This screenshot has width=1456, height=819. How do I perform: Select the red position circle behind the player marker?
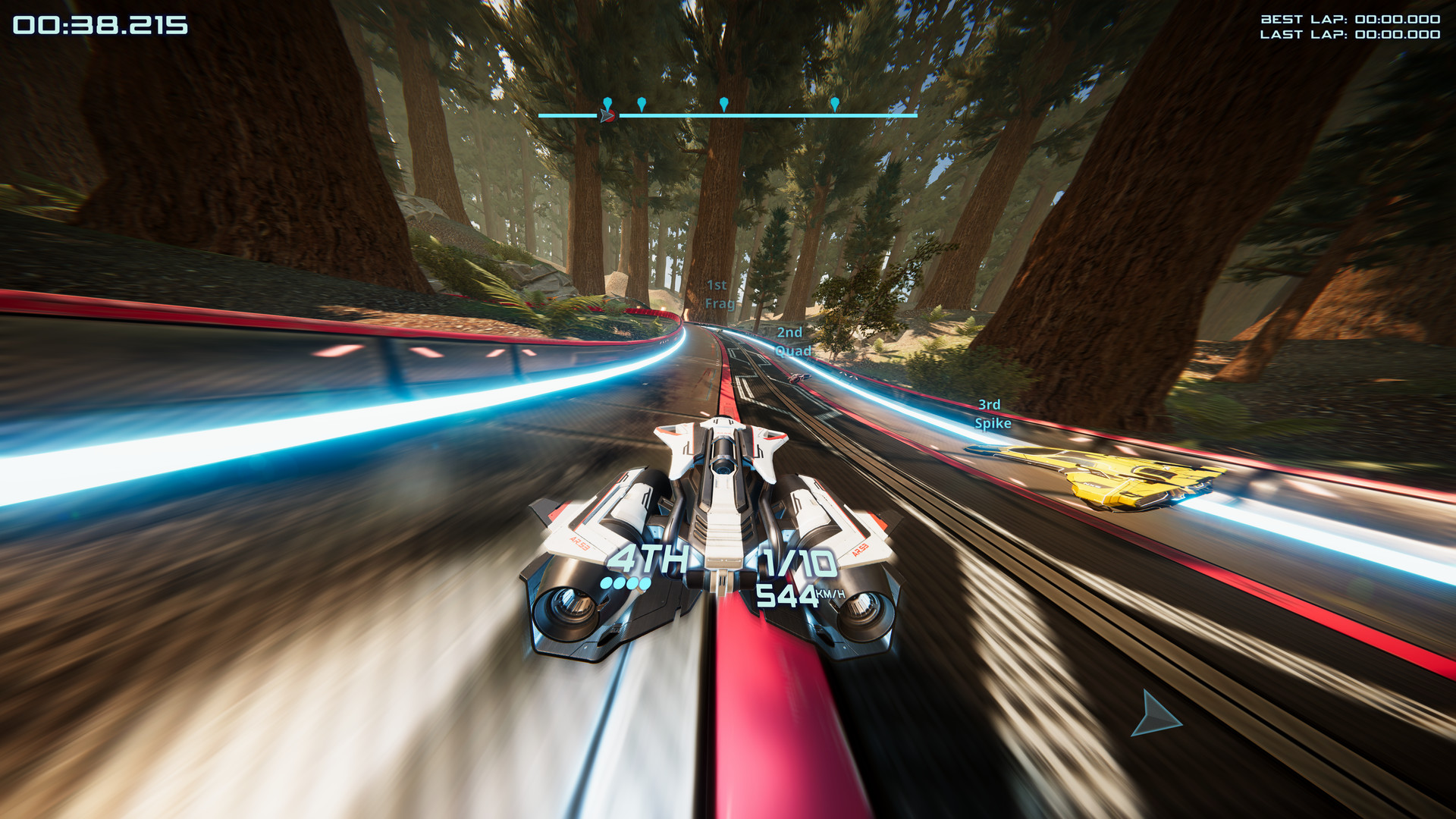point(610,115)
